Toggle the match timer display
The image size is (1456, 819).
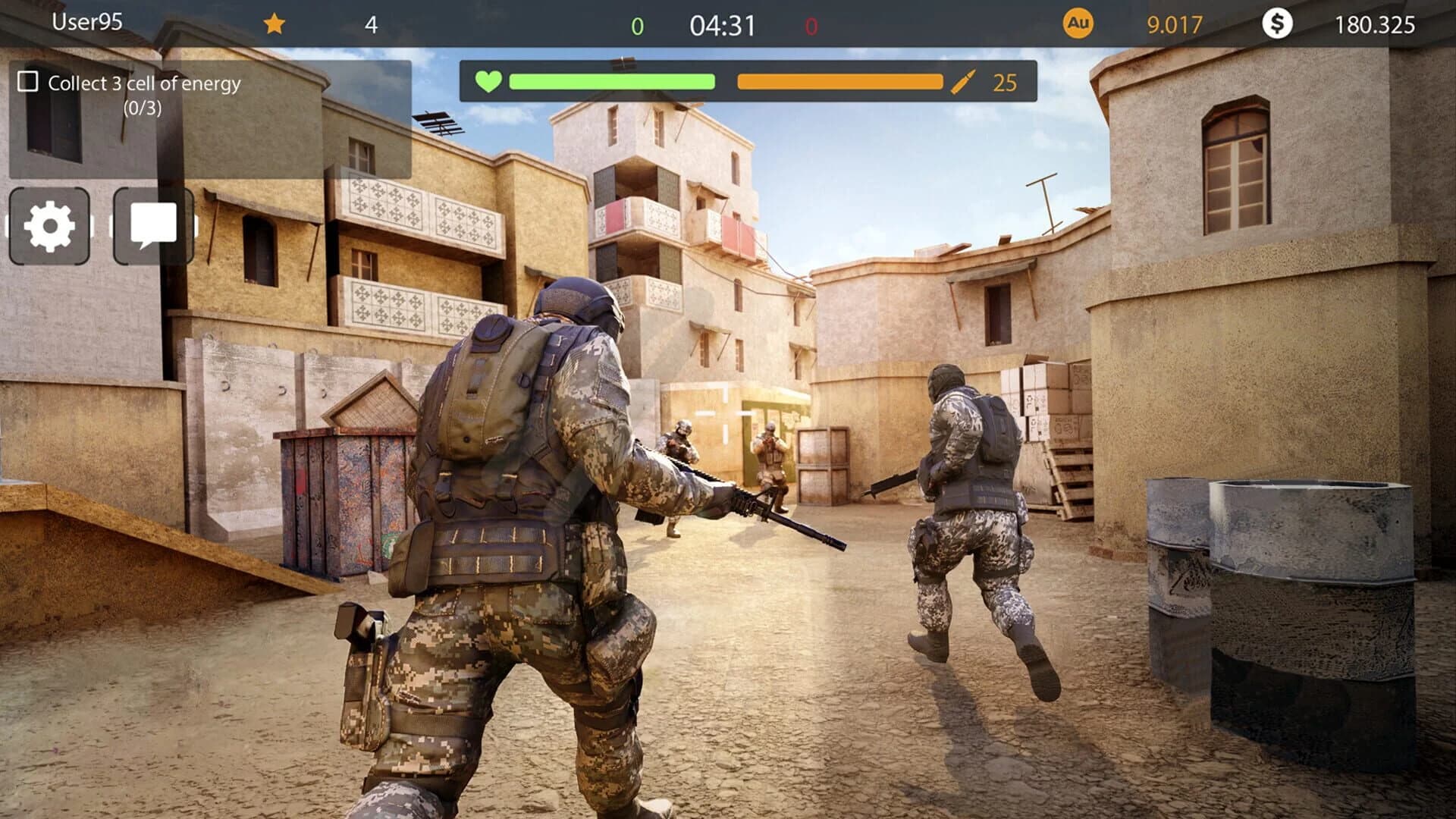723,24
